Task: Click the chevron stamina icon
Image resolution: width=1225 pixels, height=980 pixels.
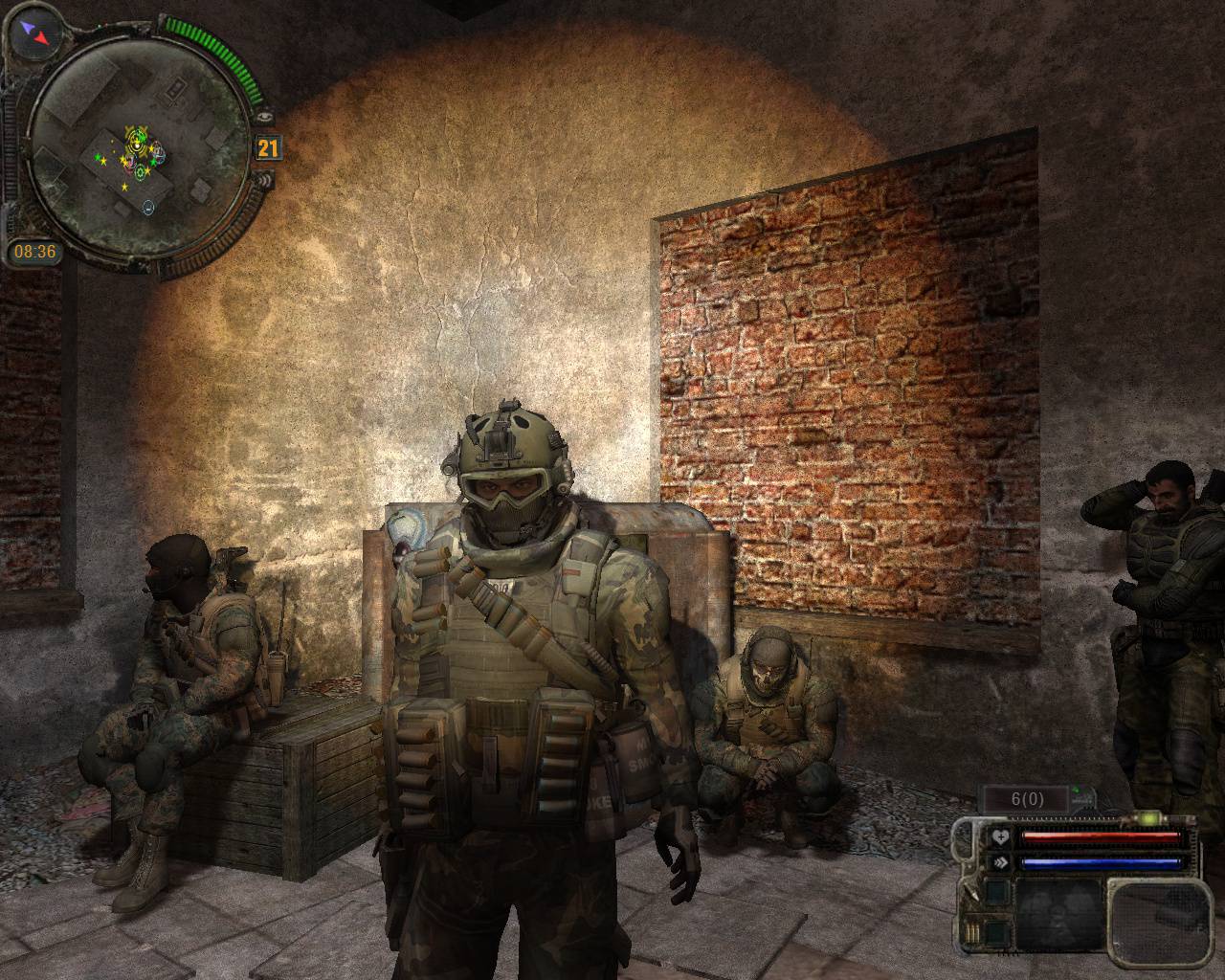Action: coord(999,861)
